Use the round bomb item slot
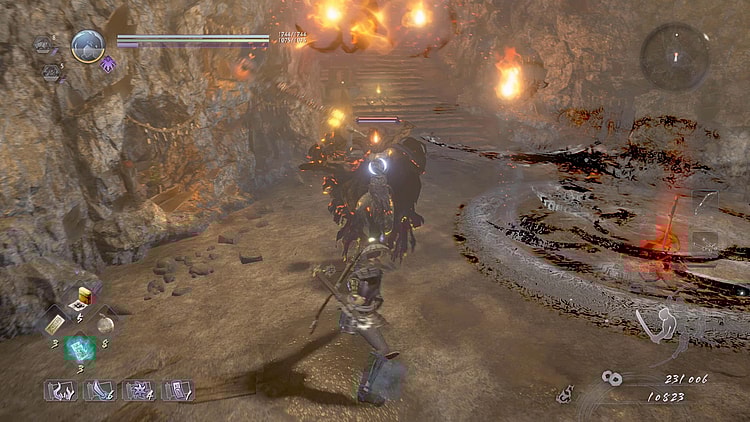This screenshot has width=750, height=422. pos(105,323)
